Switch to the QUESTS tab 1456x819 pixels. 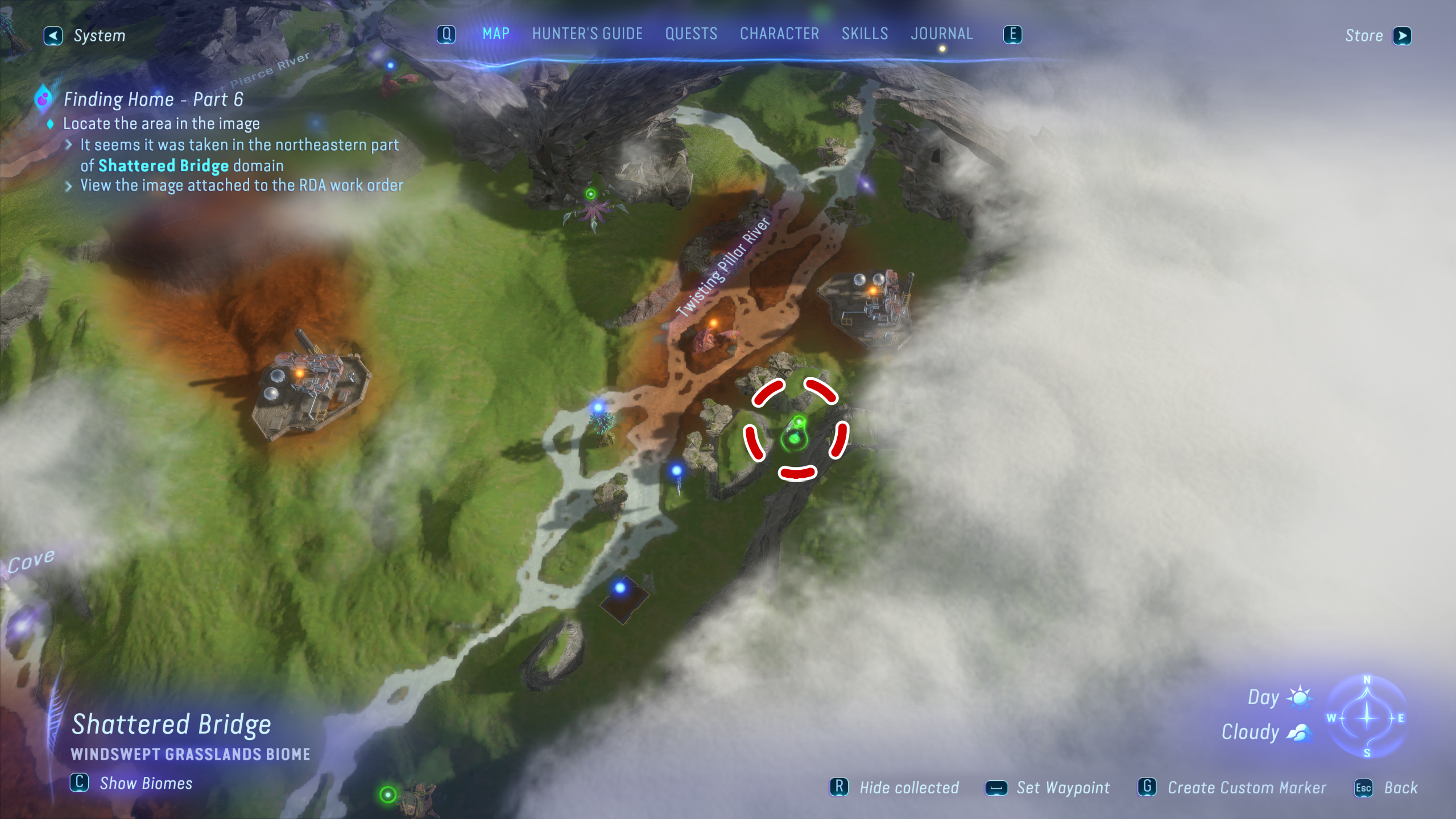[690, 34]
